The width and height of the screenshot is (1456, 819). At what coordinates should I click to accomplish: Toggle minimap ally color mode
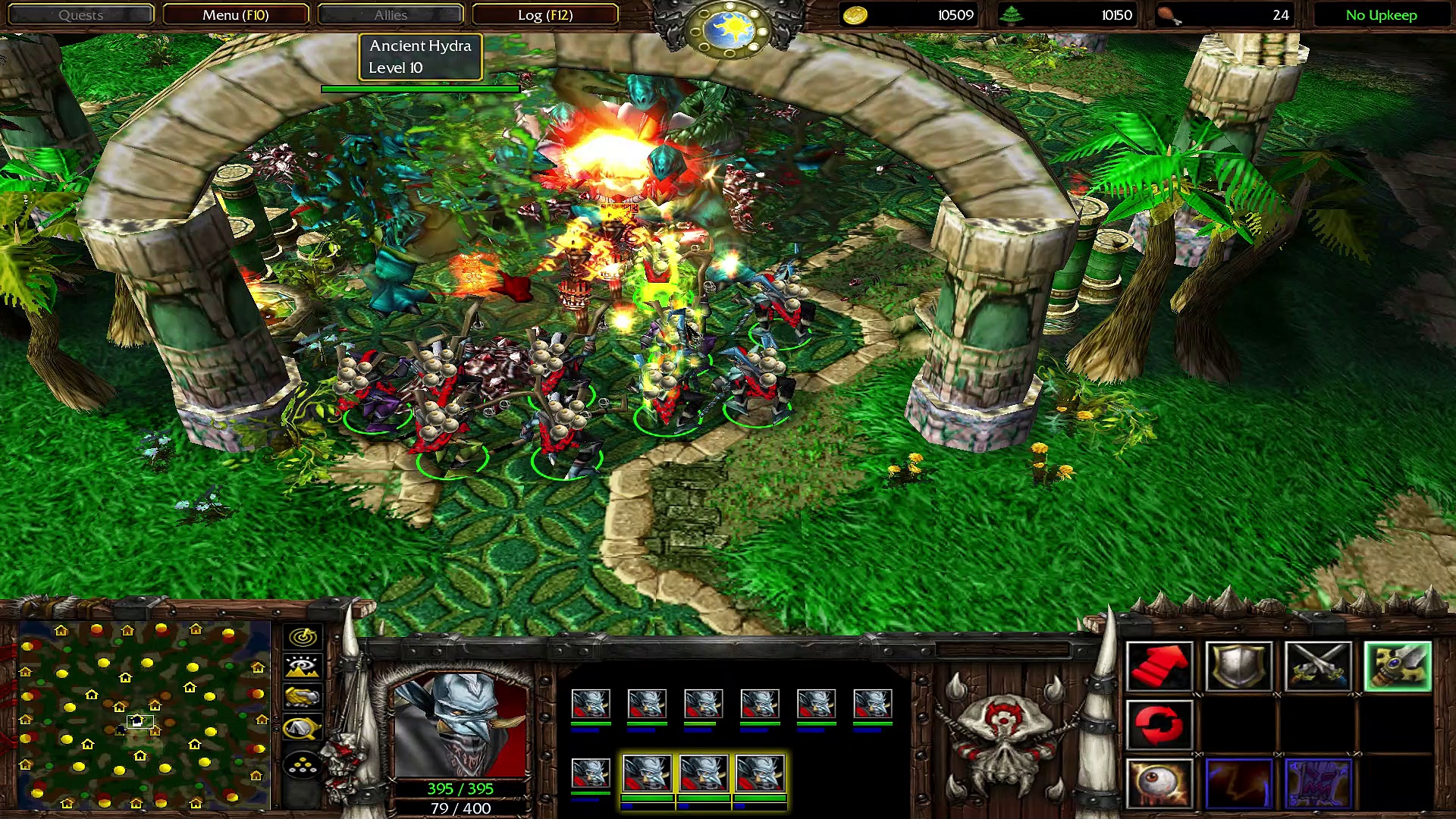coord(303,698)
